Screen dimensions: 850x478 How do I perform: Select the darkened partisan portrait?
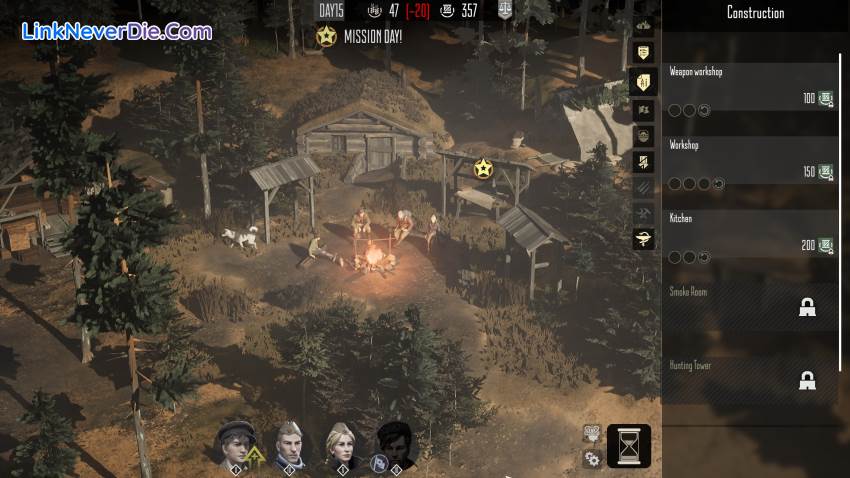click(395, 444)
